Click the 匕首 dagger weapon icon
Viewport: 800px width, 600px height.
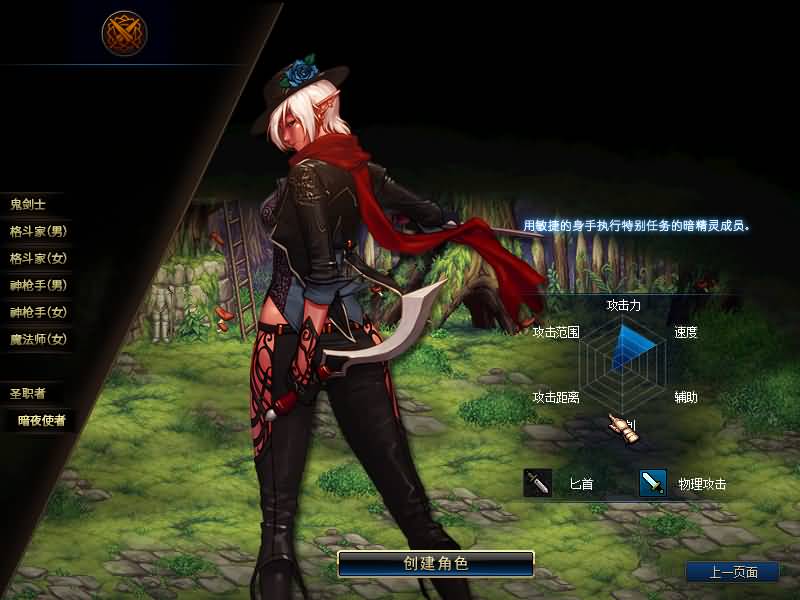[538, 483]
